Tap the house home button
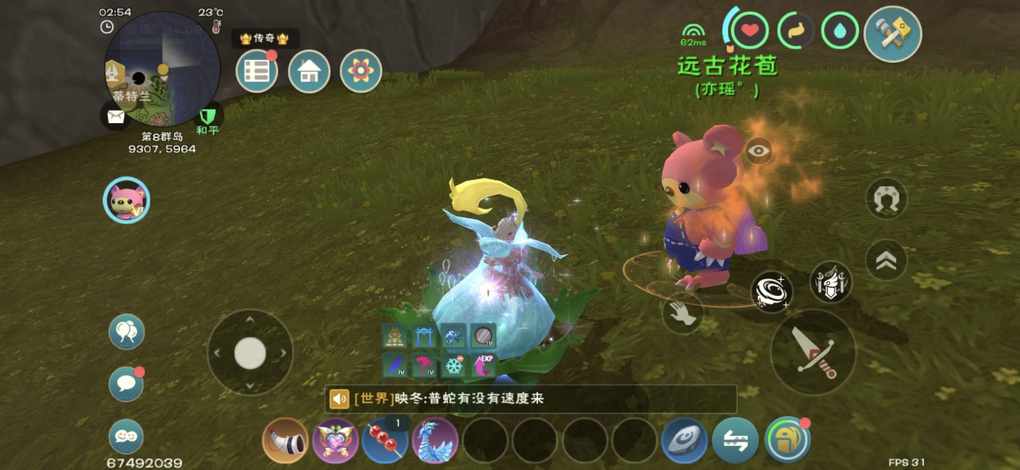Screen dimensions: 1020x470 (x=309, y=71)
